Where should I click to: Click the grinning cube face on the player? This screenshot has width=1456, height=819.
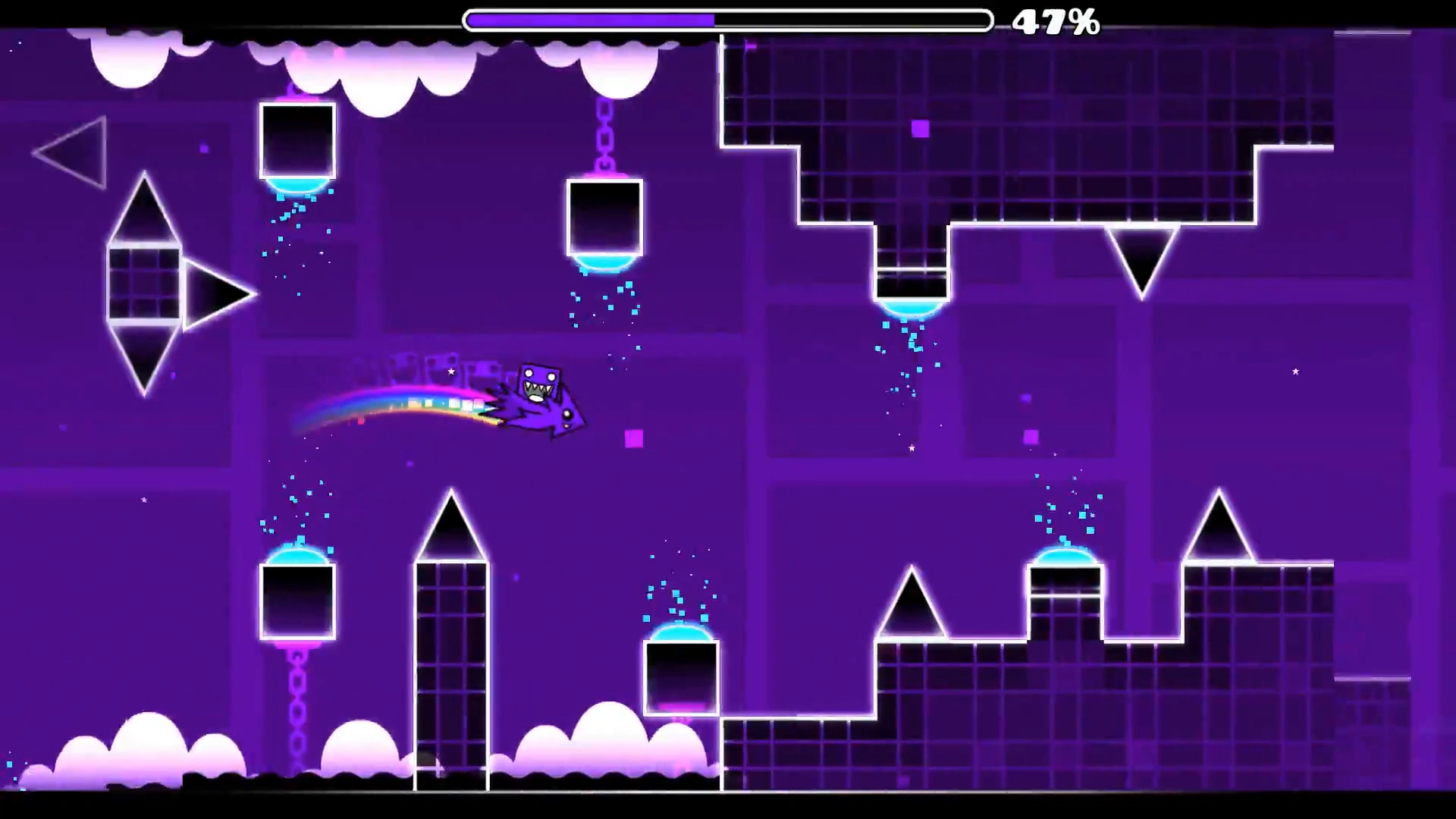click(540, 383)
